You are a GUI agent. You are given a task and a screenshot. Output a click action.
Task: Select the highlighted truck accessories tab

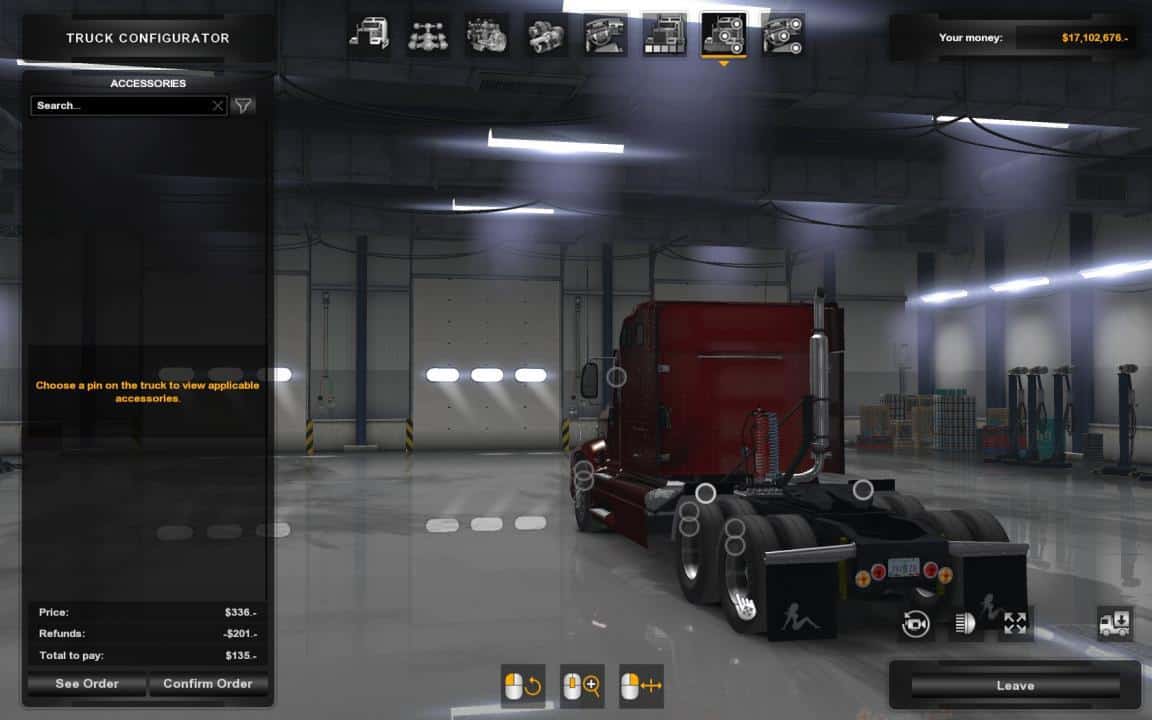click(x=723, y=35)
